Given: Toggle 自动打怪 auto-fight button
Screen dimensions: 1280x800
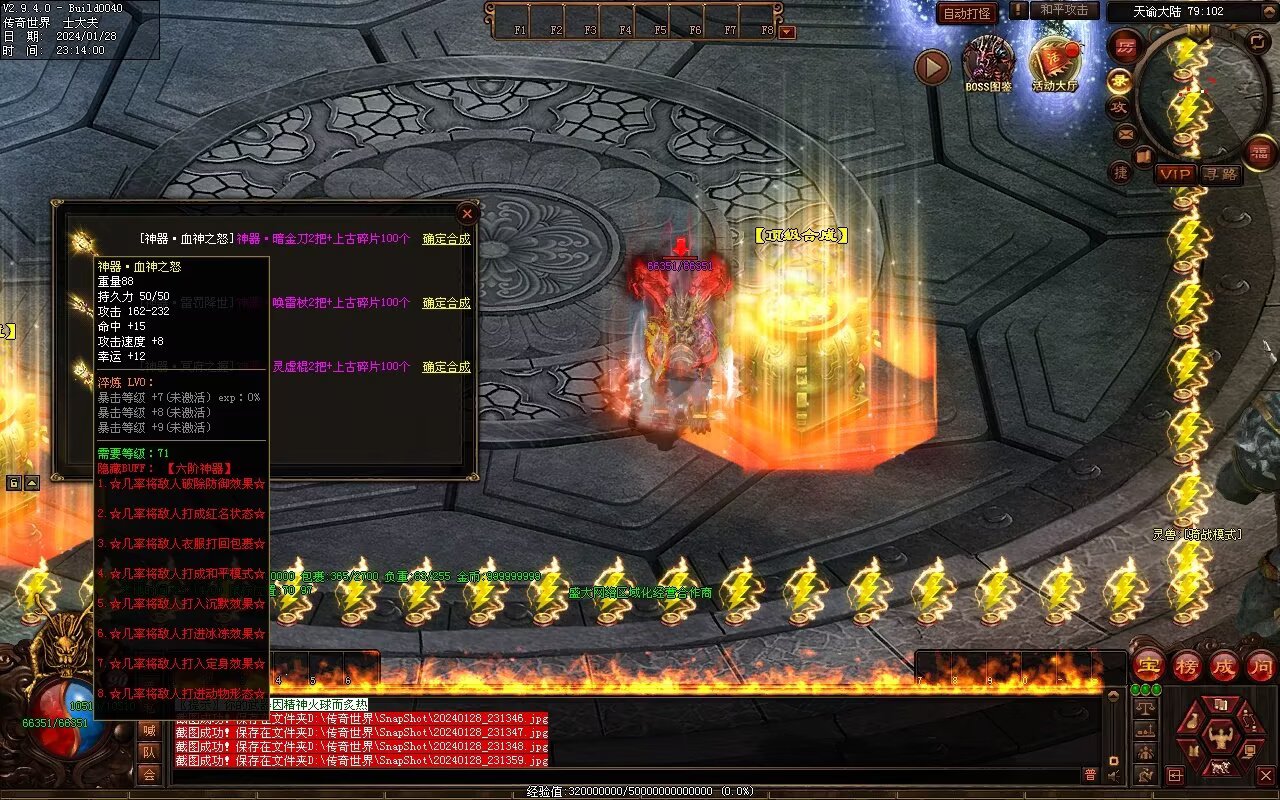Looking at the screenshot, I should (x=967, y=13).
